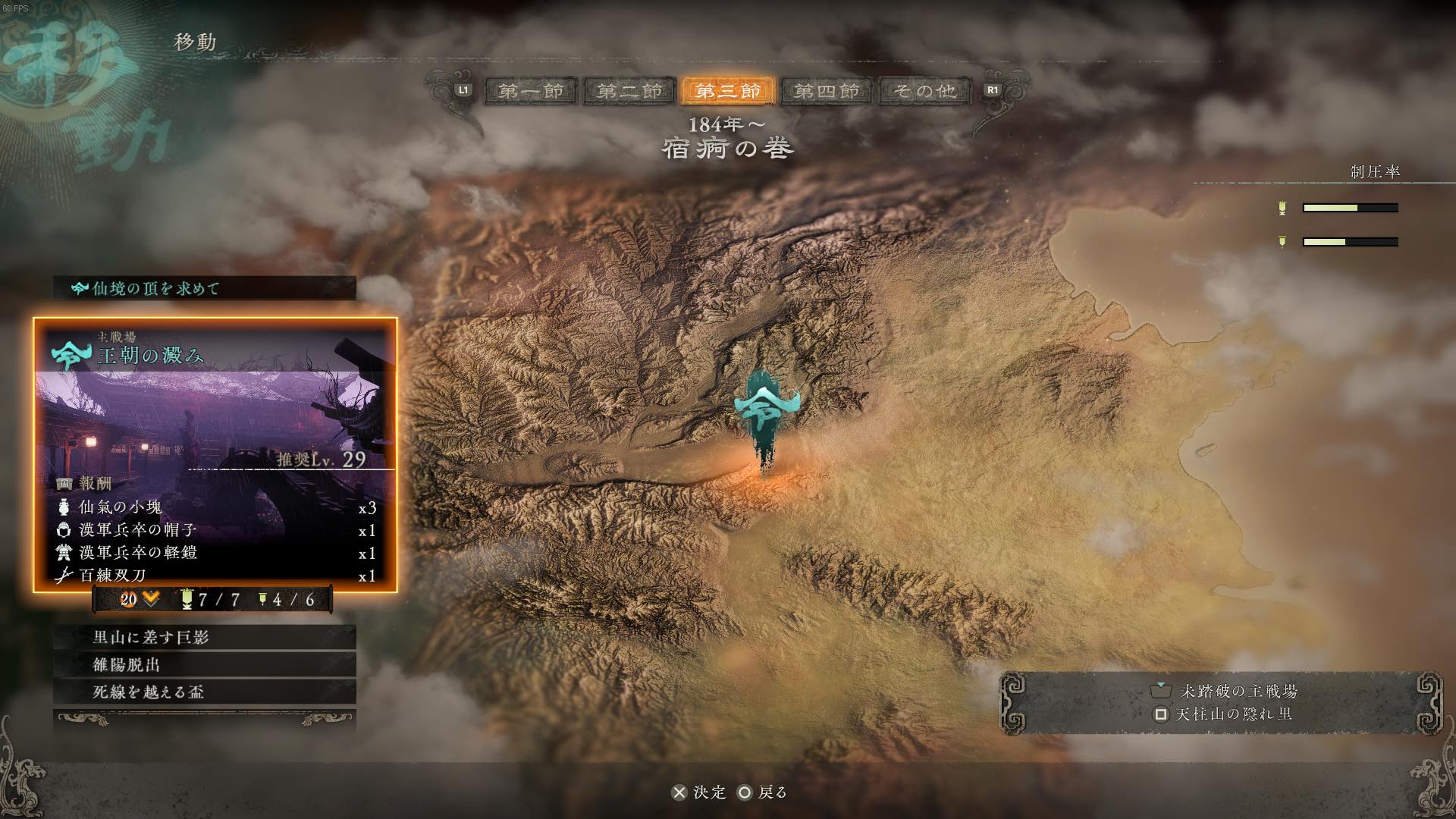The image size is (1456, 819).
Task: Choose the 雒陽脱出 mission row
Action: coord(205,664)
